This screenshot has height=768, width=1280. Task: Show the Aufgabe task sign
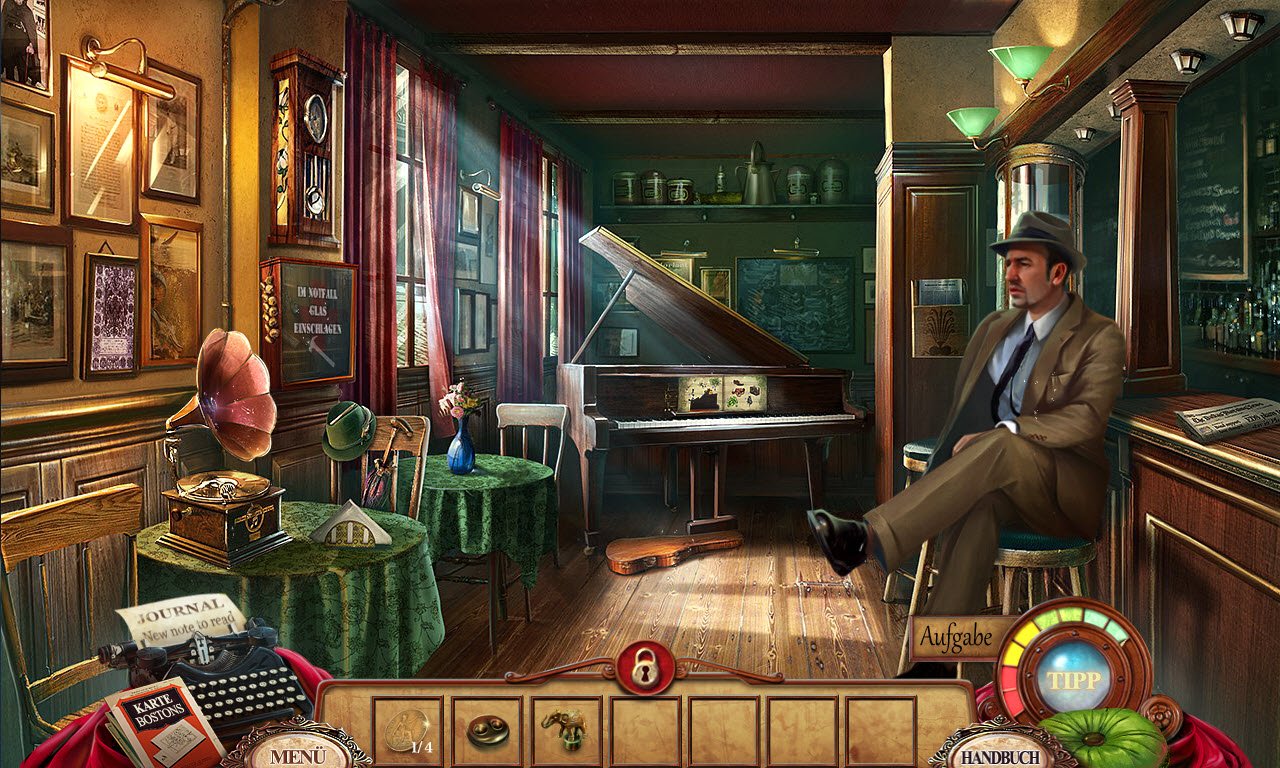point(954,636)
